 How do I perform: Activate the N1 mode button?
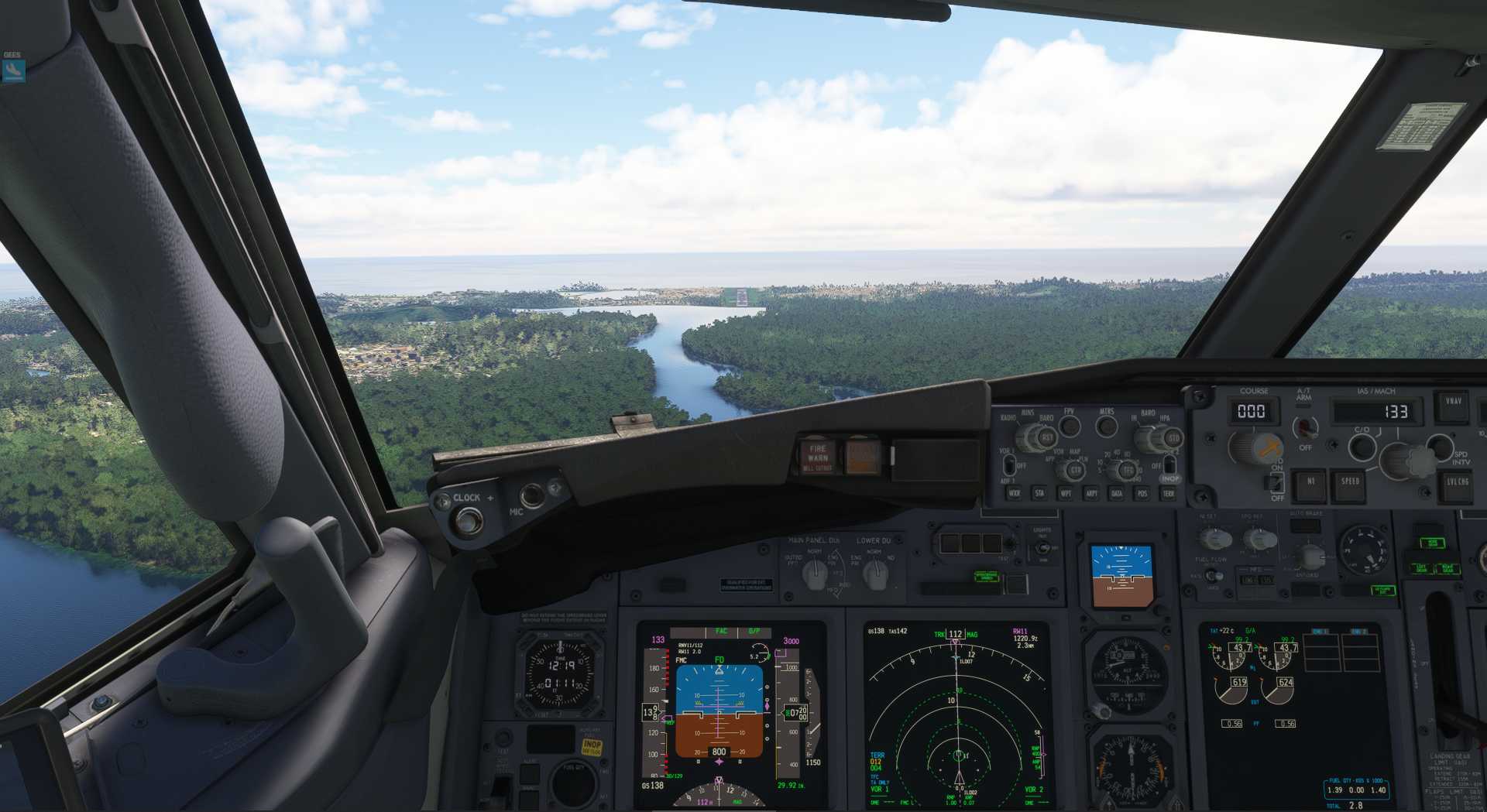pyautogui.click(x=1310, y=483)
